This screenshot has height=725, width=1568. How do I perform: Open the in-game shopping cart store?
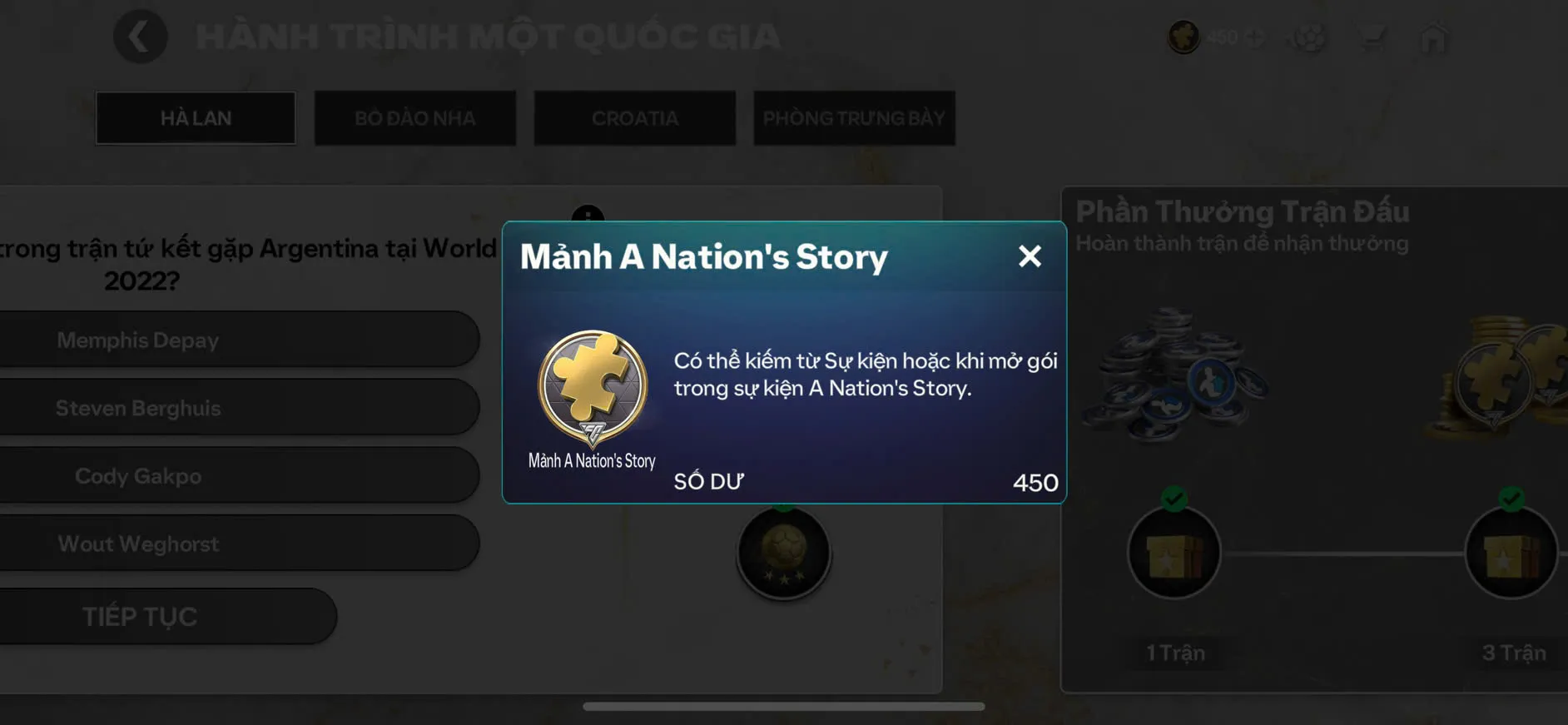(1373, 37)
